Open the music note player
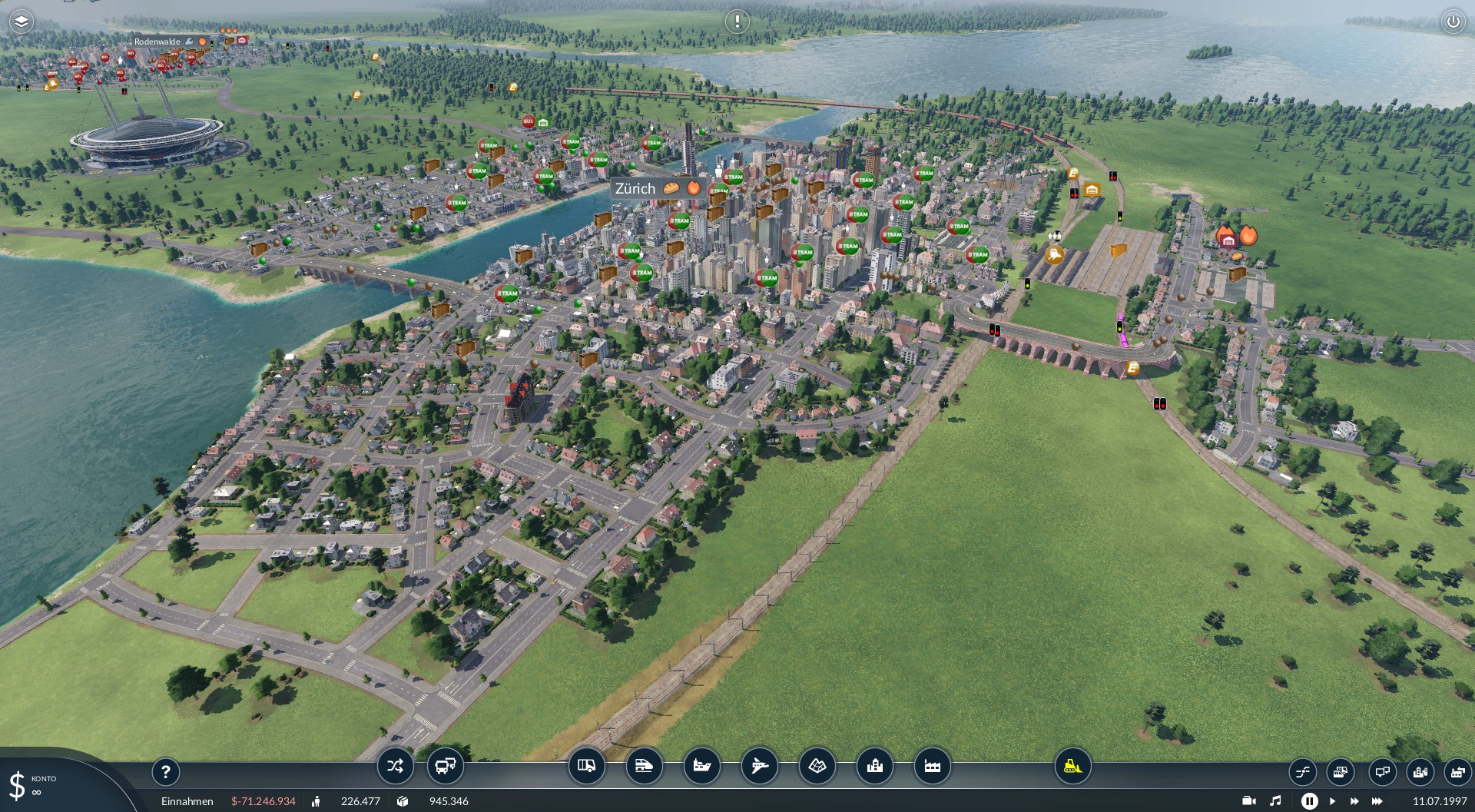Screen dimensions: 1475x812 [x=1275, y=801]
